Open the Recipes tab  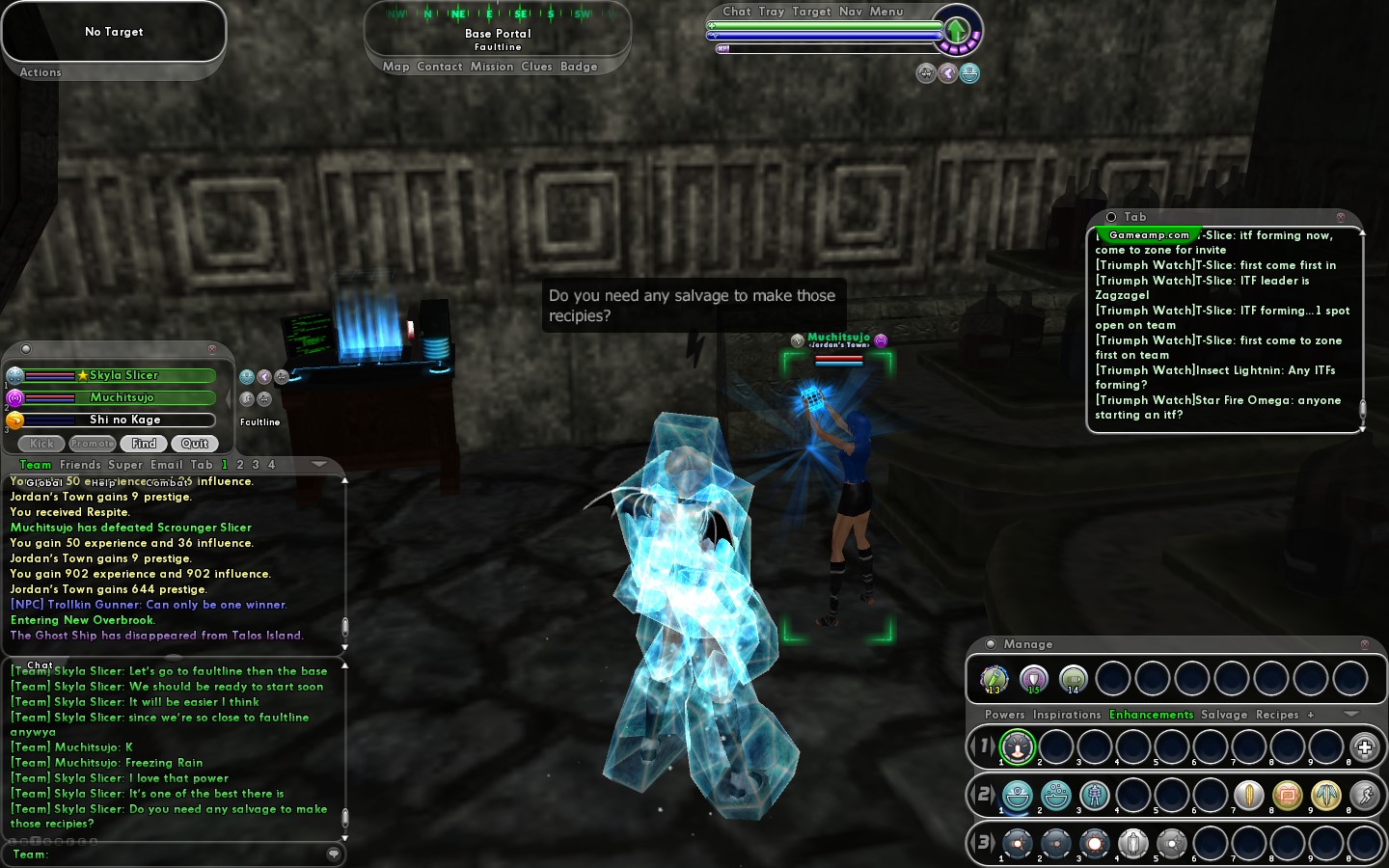[1277, 715]
